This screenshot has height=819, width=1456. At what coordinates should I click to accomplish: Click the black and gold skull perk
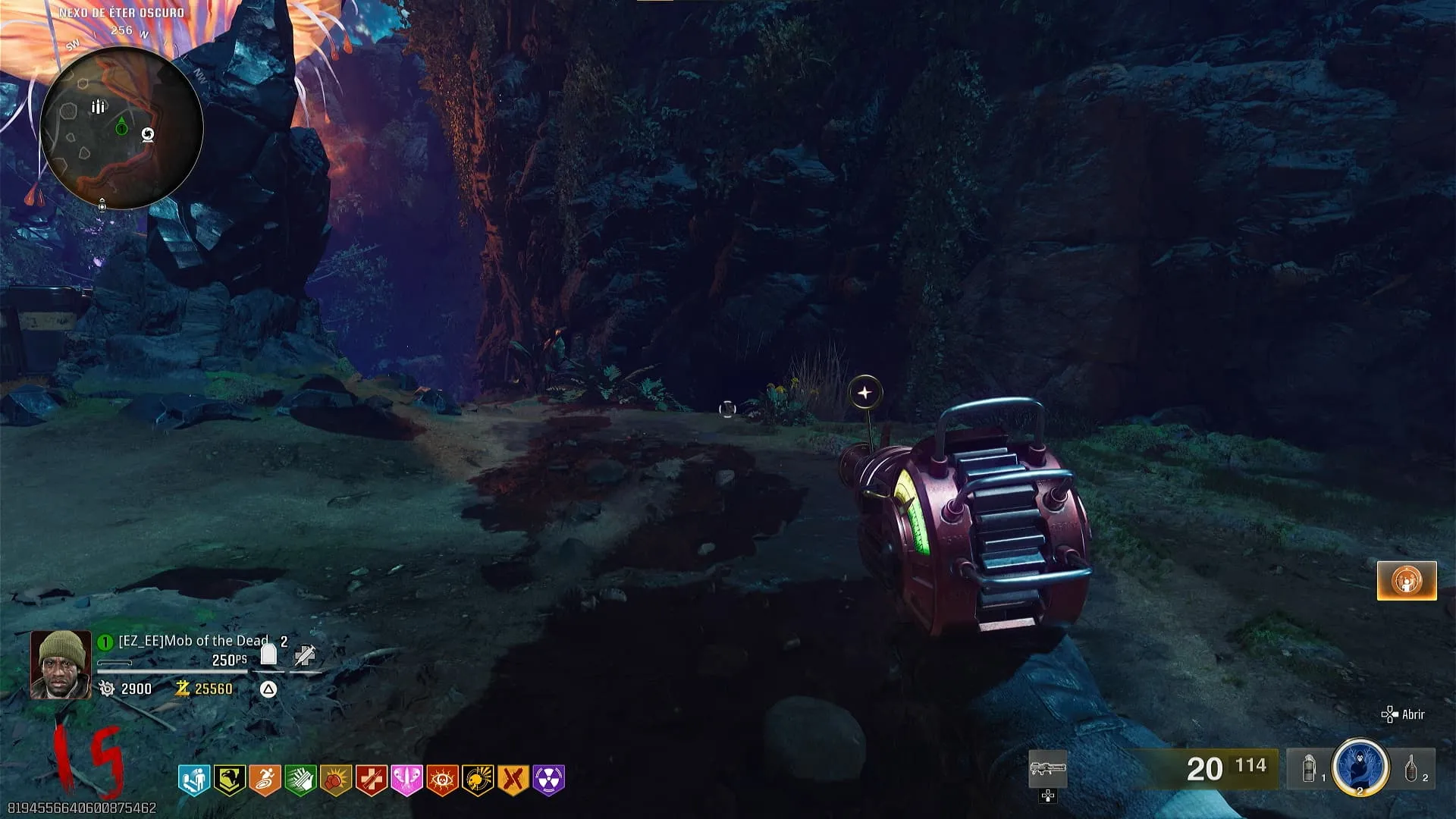478,779
